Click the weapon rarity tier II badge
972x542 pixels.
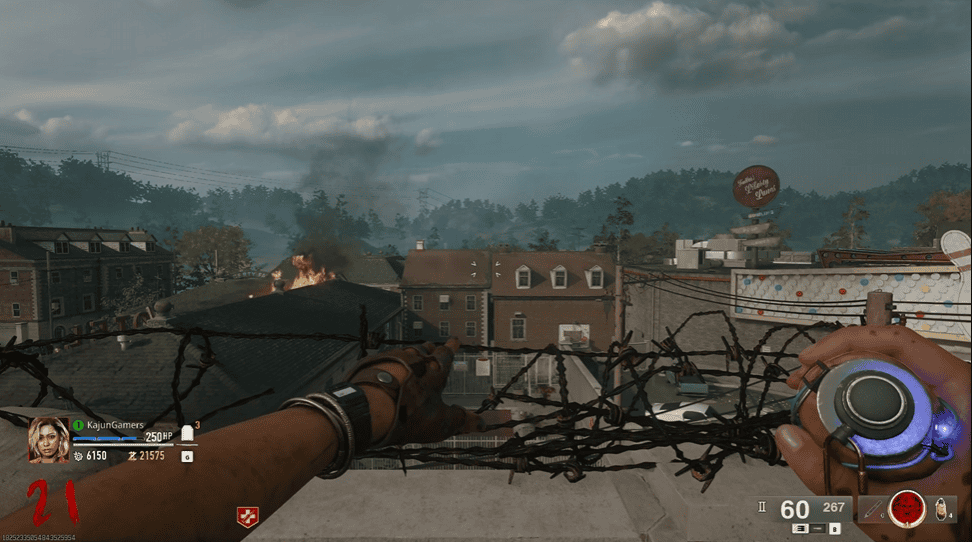click(763, 507)
